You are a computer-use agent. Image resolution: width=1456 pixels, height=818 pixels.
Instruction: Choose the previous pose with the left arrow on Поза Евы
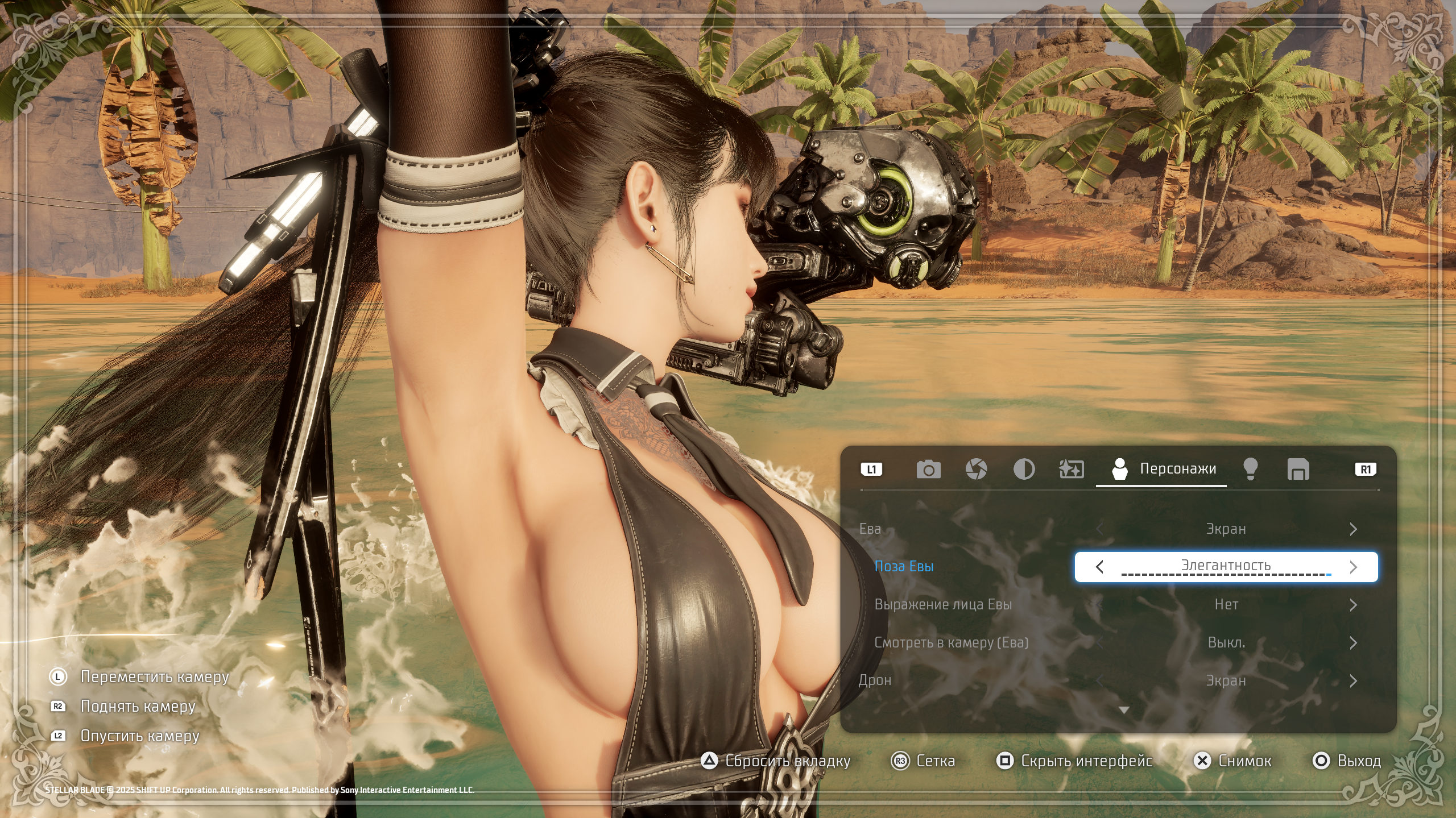(x=1099, y=567)
